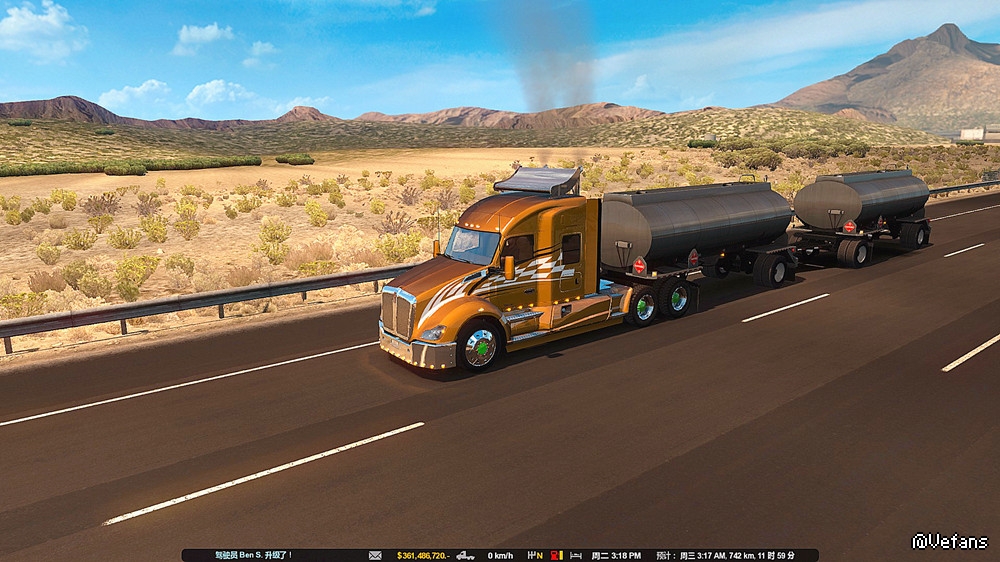Screen dimensions: 1000x562
Task: Click the red fuel pump icon
Action: (554, 555)
